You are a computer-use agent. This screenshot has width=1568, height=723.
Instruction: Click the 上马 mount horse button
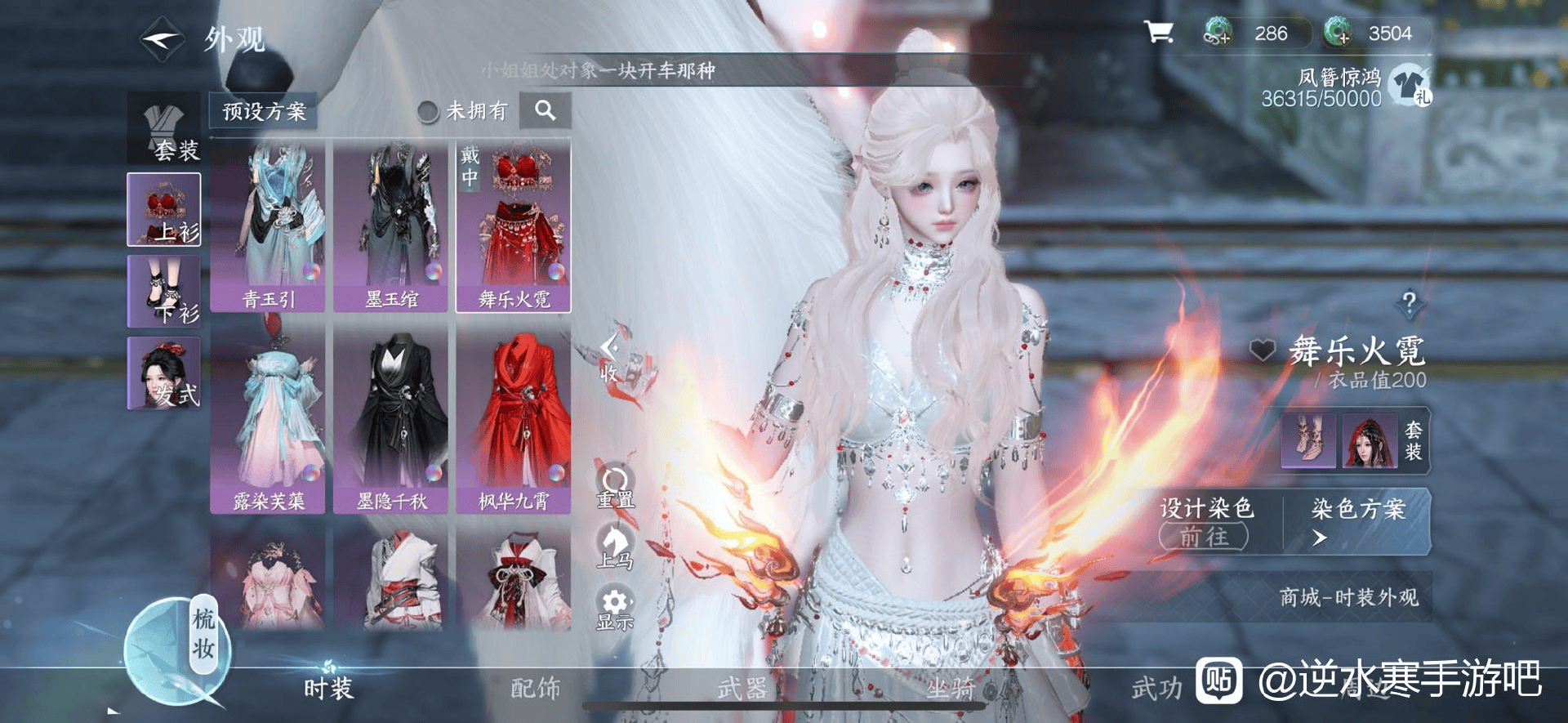[615, 547]
